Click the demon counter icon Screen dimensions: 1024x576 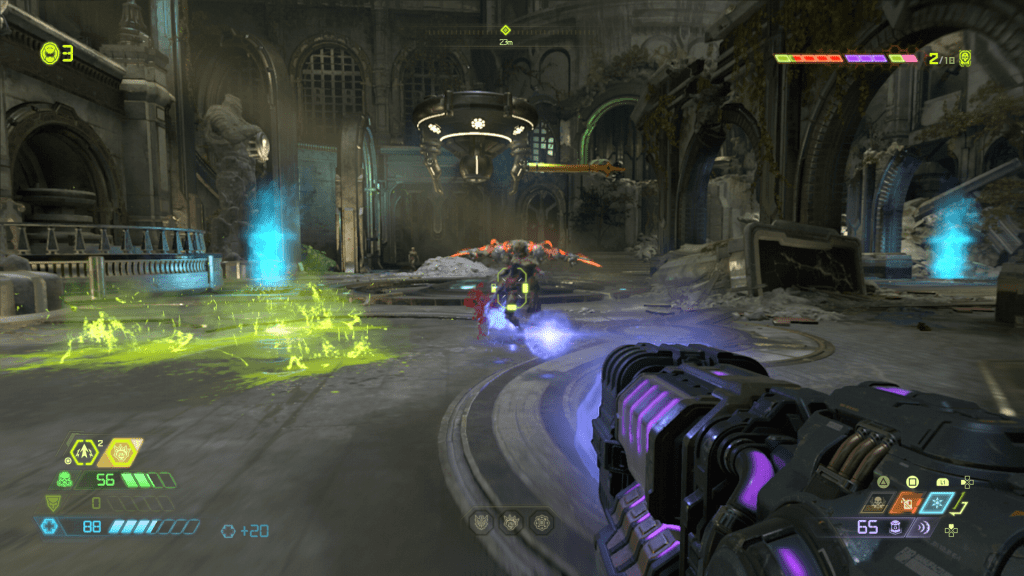(965, 57)
